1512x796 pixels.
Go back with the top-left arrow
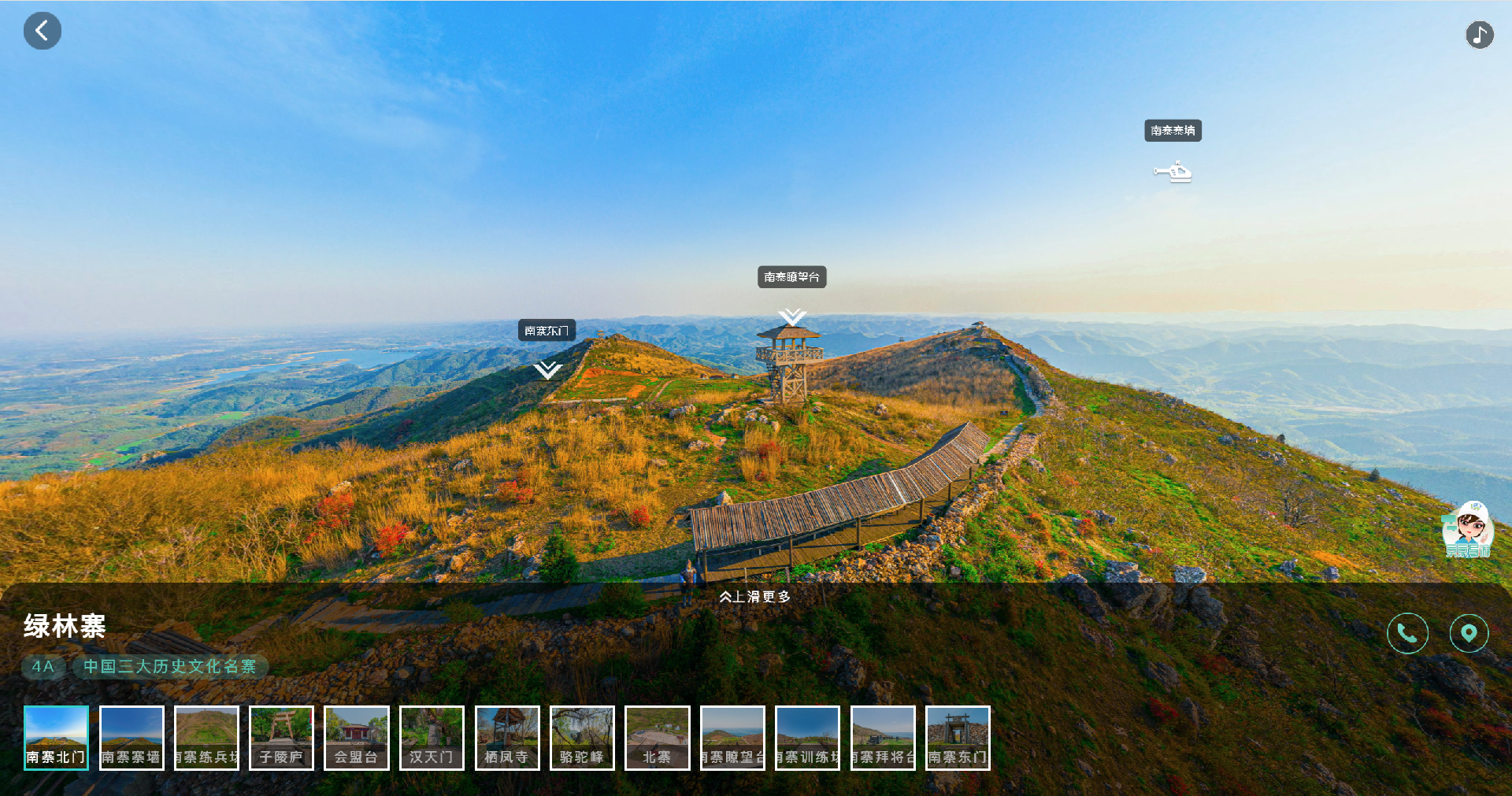(43, 31)
